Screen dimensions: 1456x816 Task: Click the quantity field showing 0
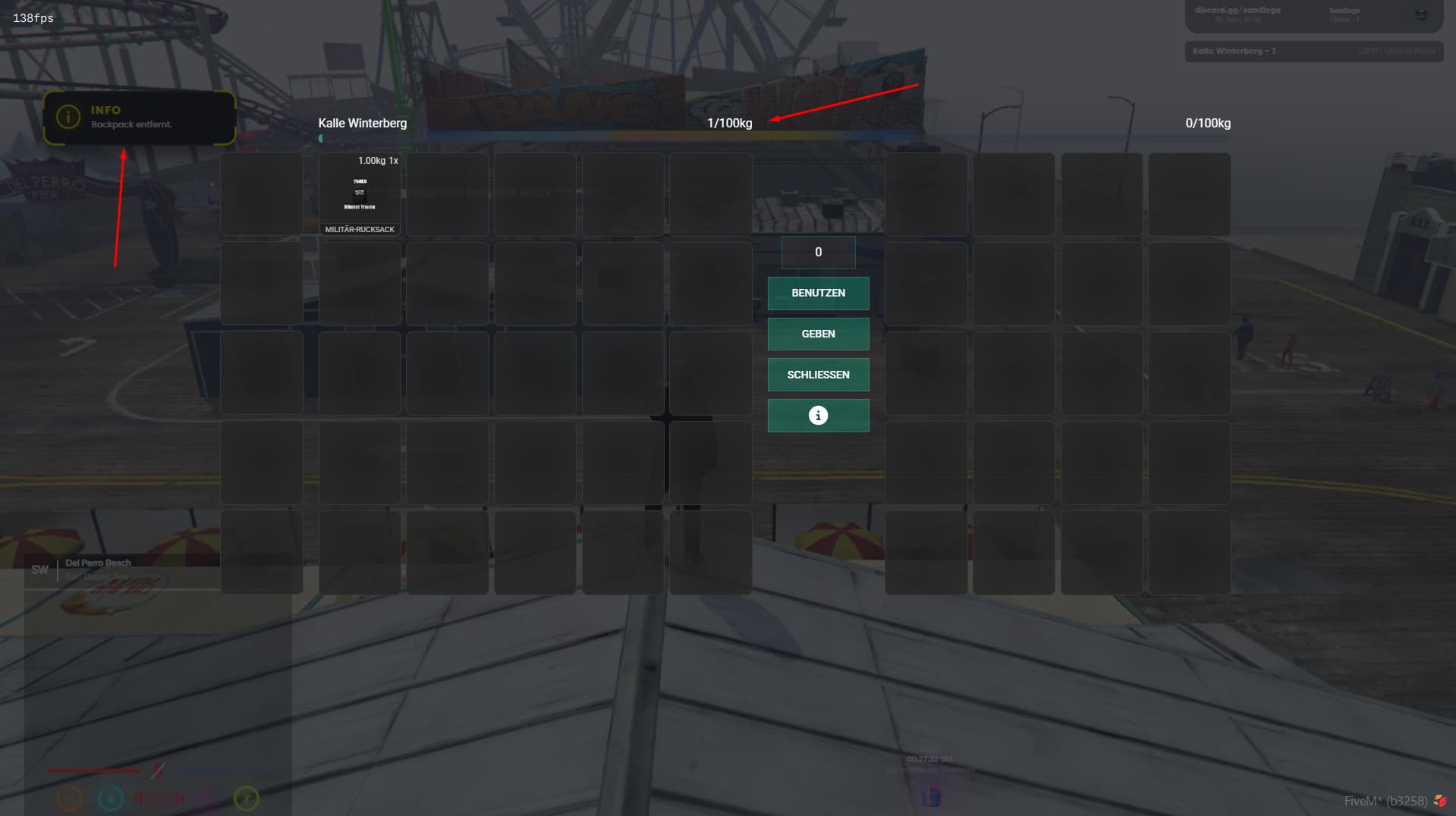(818, 252)
